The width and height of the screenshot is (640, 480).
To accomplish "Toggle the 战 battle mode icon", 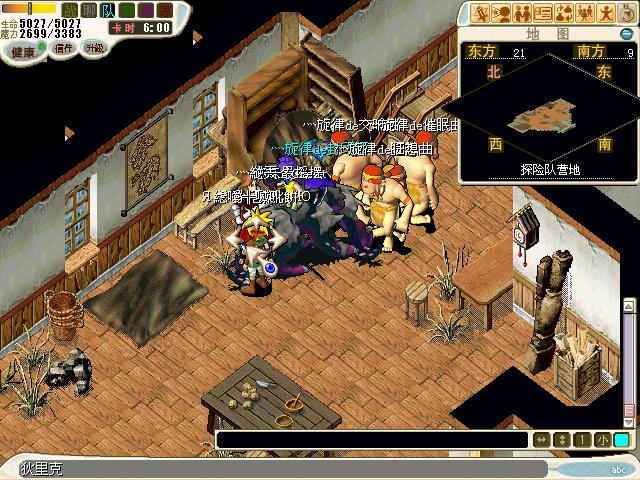I will [72, 10].
